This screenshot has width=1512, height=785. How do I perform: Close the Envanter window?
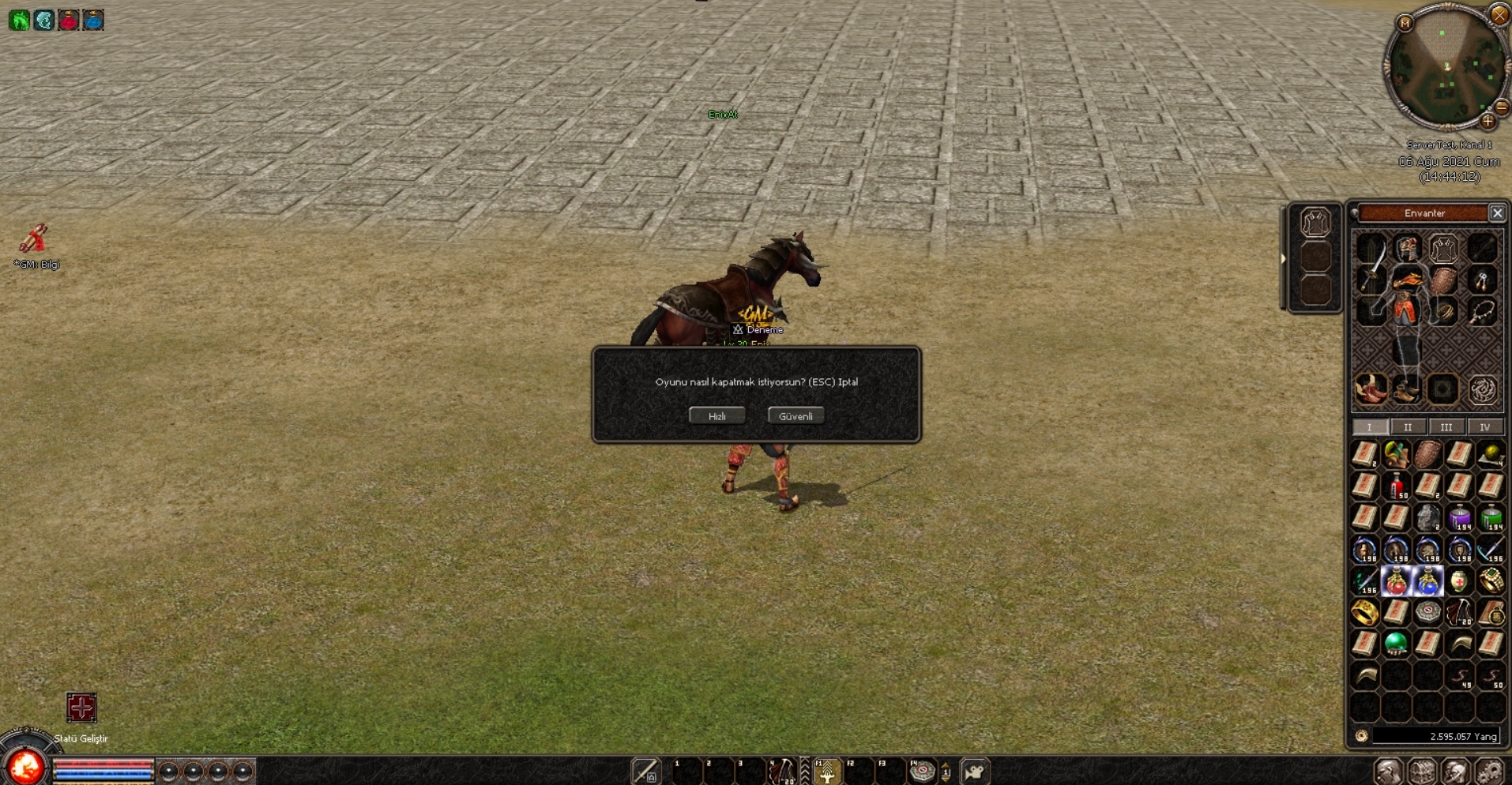pos(1497,213)
